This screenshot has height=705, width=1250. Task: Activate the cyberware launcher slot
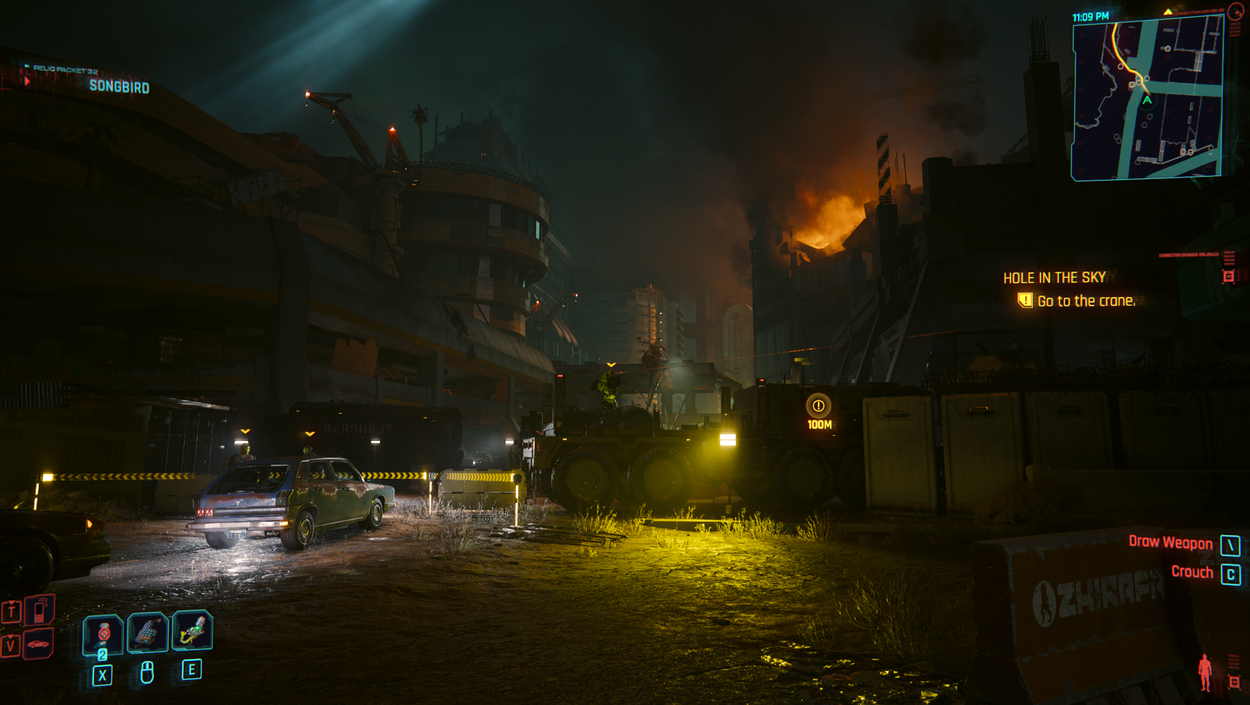point(192,630)
